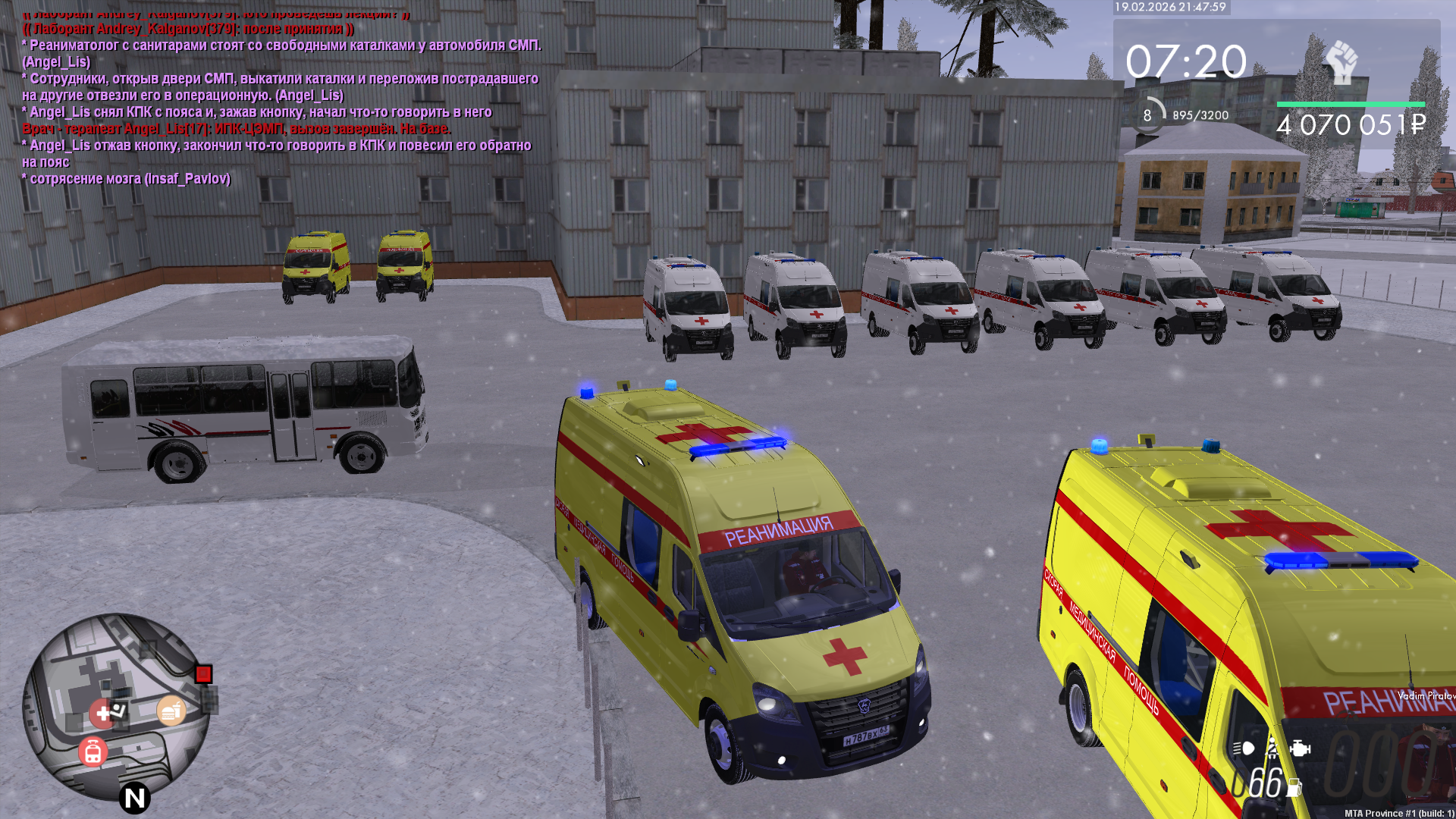Click the N compass indicator on the minimap
This screenshot has height=819, width=1456.
(x=134, y=798)
